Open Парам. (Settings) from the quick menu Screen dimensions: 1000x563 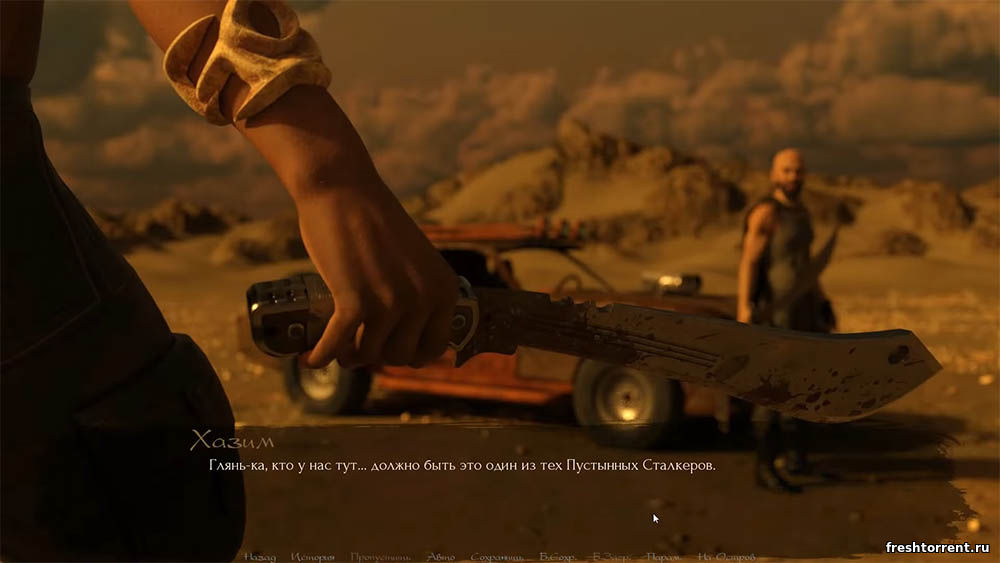click(x=664, y=556)
